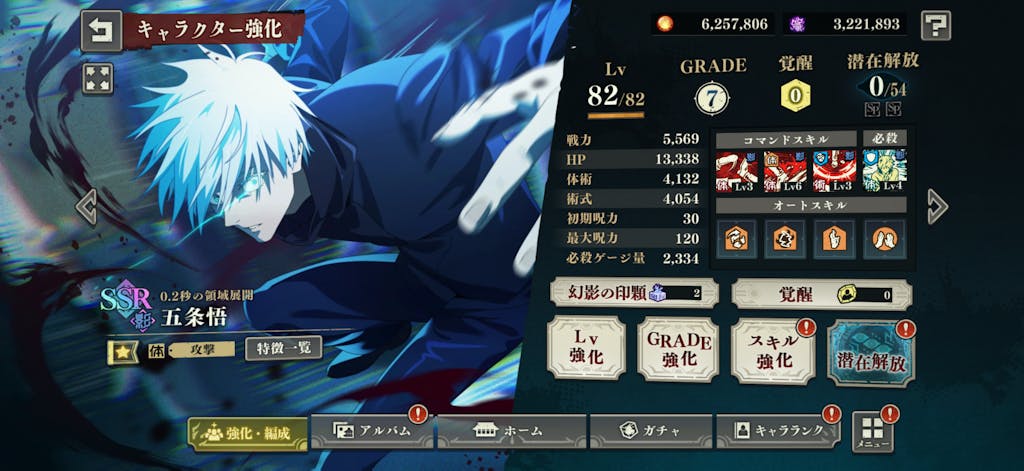Screen dimensions: 1024x471
Task: Open GRADE強化 grade upgrade
Action: tap(678, 350)
